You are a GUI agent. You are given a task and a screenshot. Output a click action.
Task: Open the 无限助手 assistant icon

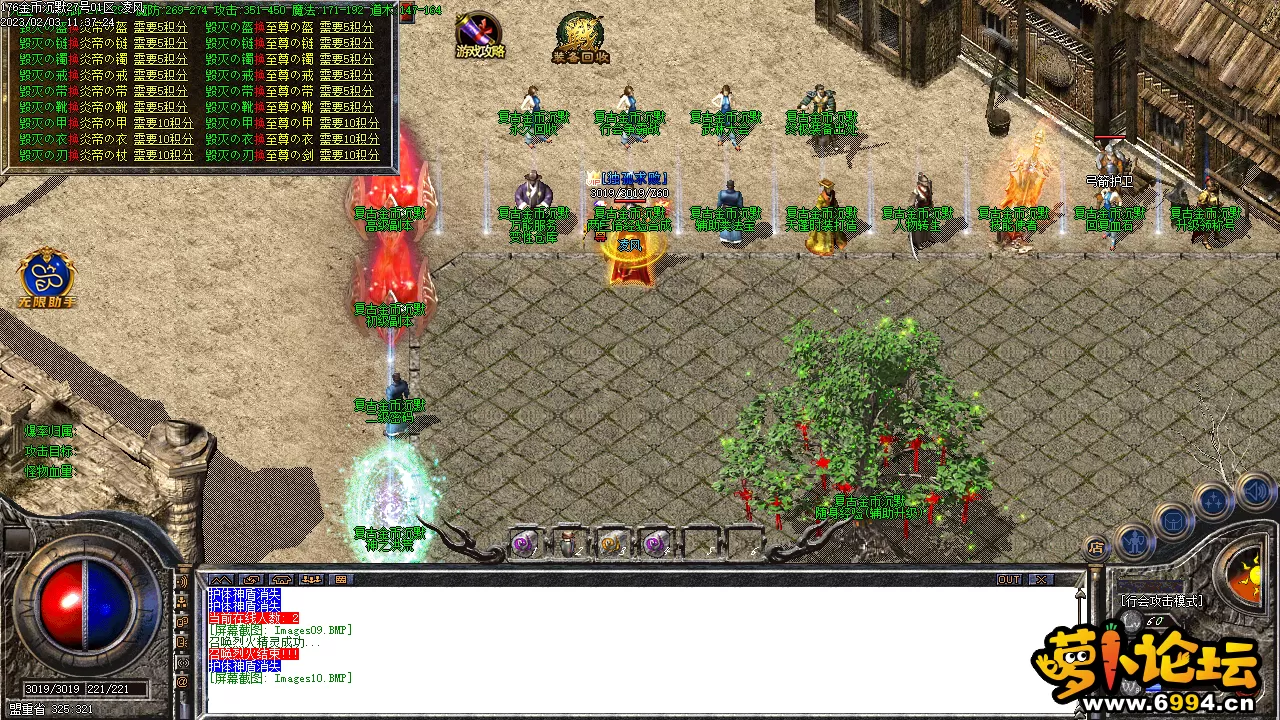tap(46, 277)
